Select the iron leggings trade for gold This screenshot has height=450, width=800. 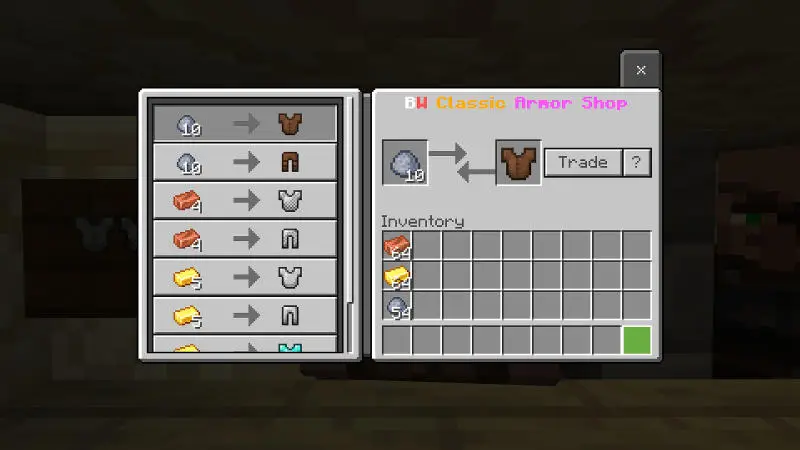(245, 314)
